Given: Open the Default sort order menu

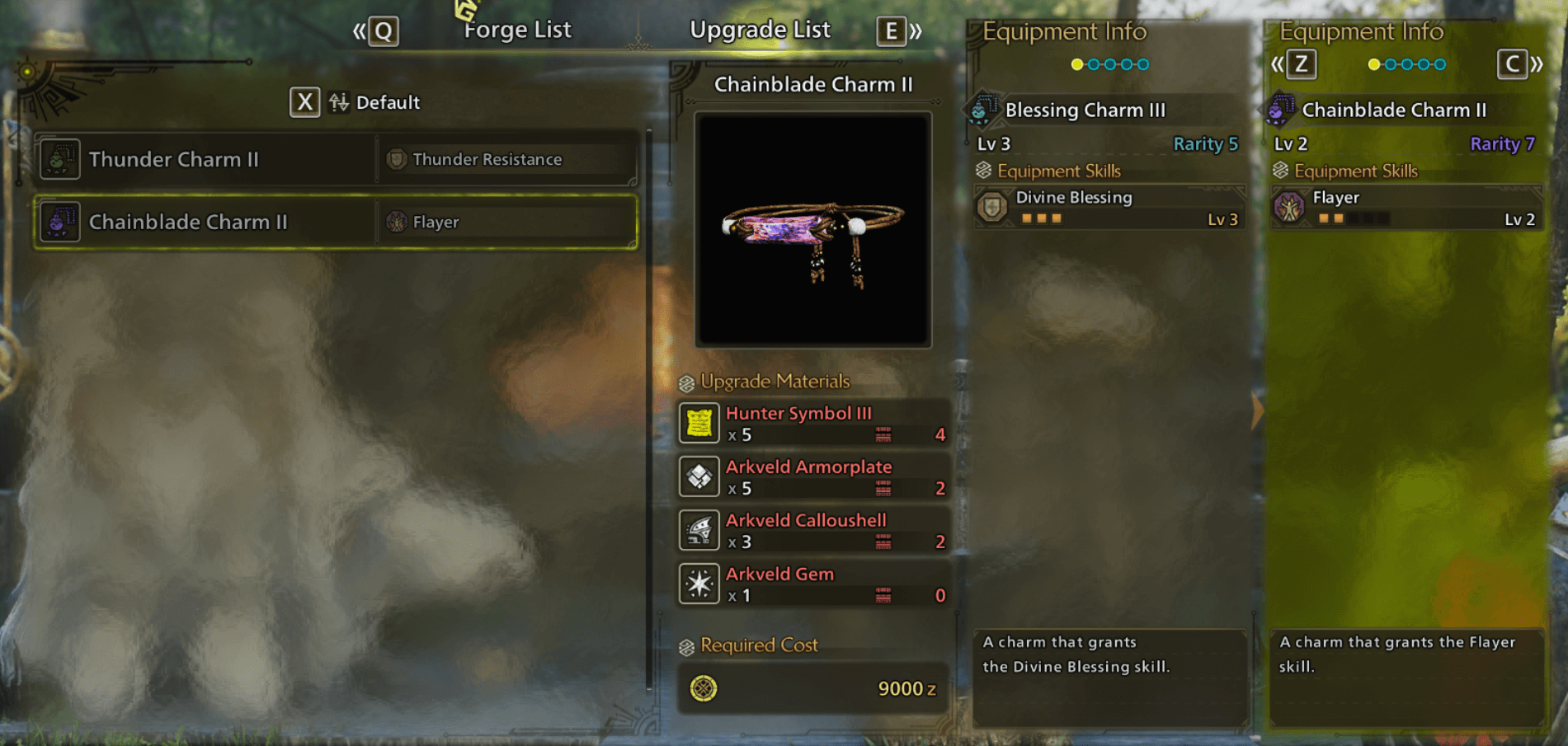Looking at the screenshot, I should click(304, 102).
